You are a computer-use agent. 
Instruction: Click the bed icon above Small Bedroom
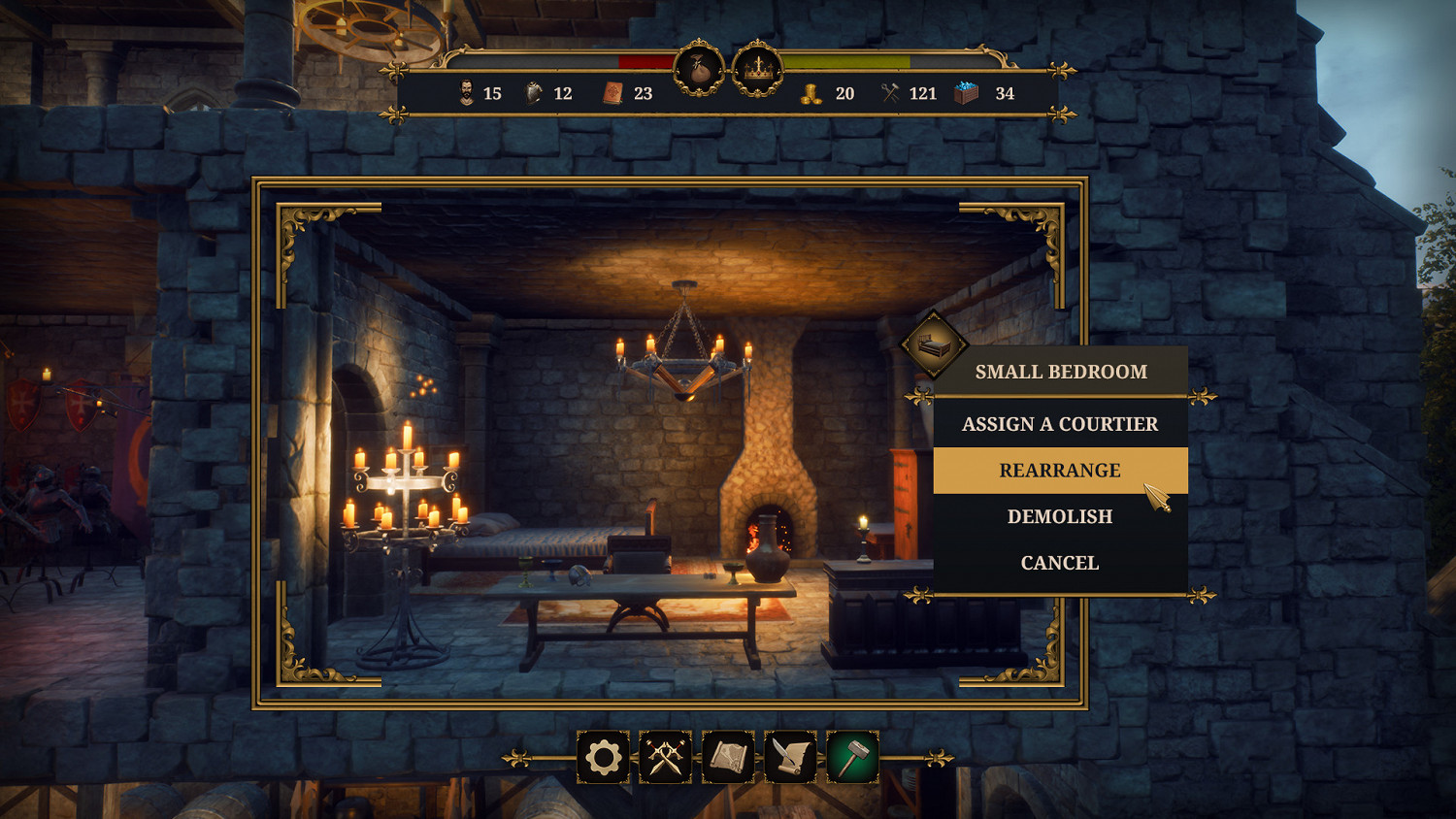coord(933,346)
